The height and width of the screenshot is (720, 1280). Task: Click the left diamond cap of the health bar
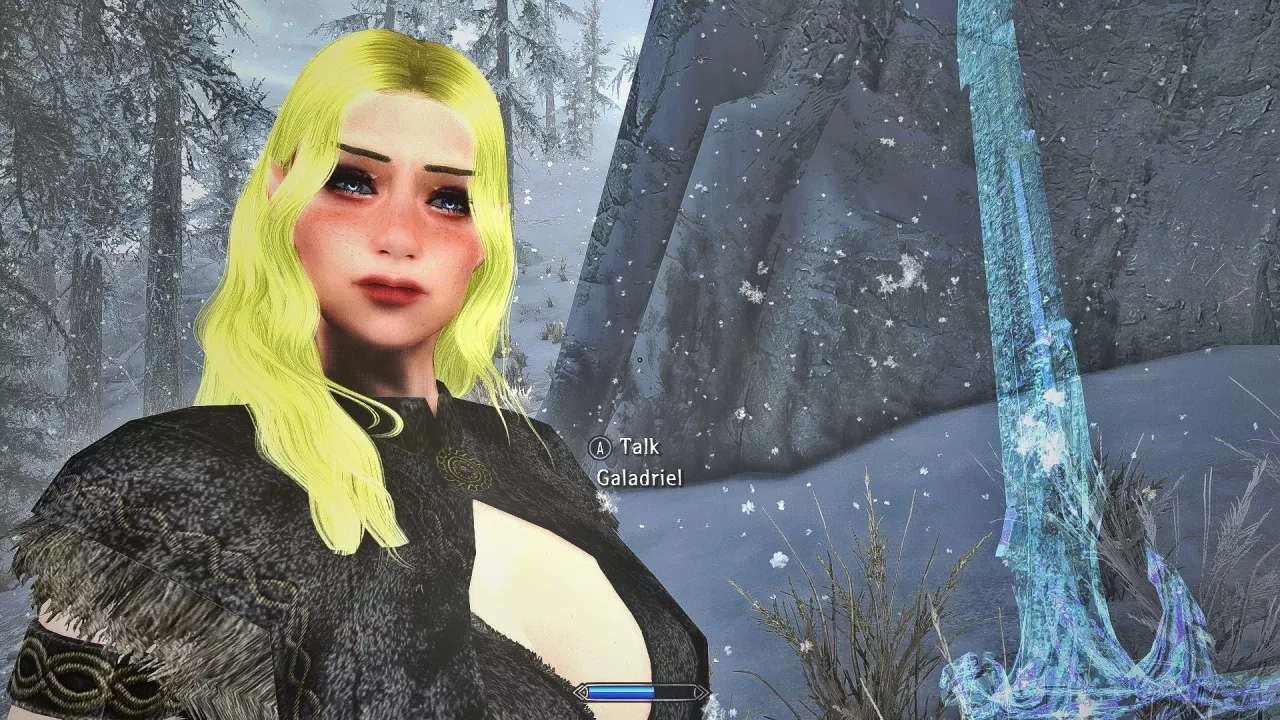pyautogui.click(x=580, y=691)
